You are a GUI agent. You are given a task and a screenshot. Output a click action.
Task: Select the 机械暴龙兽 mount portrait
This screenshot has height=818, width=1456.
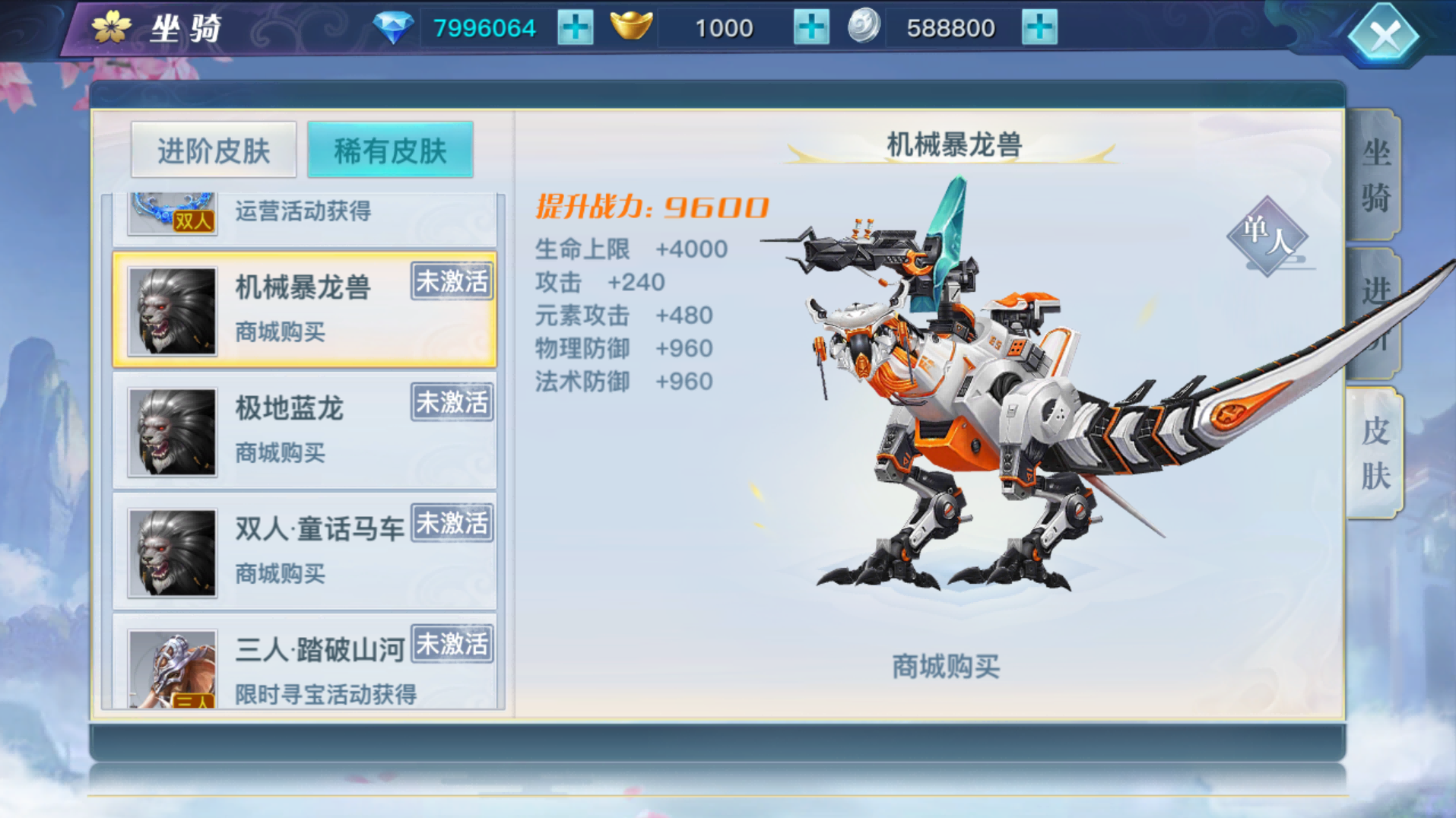coord(171,312)
